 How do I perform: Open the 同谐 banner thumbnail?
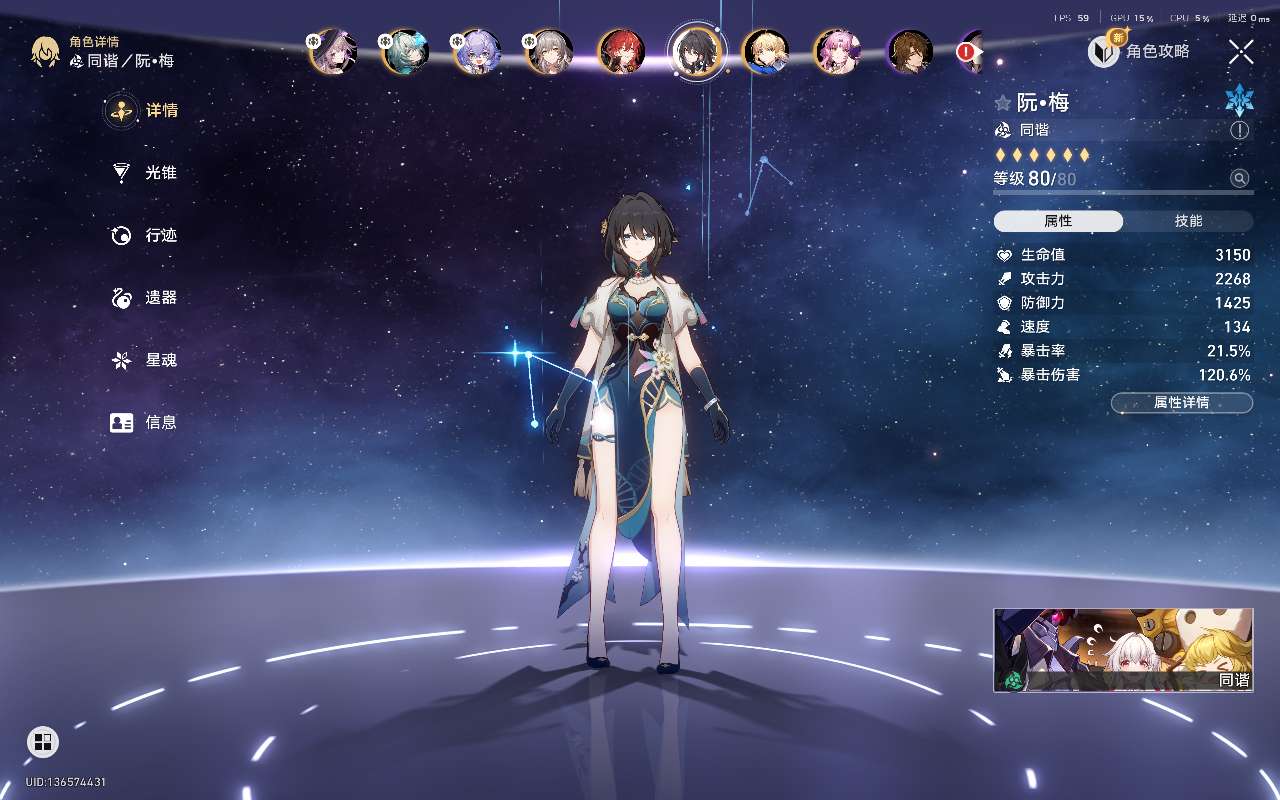click(x=1122, y=650)
